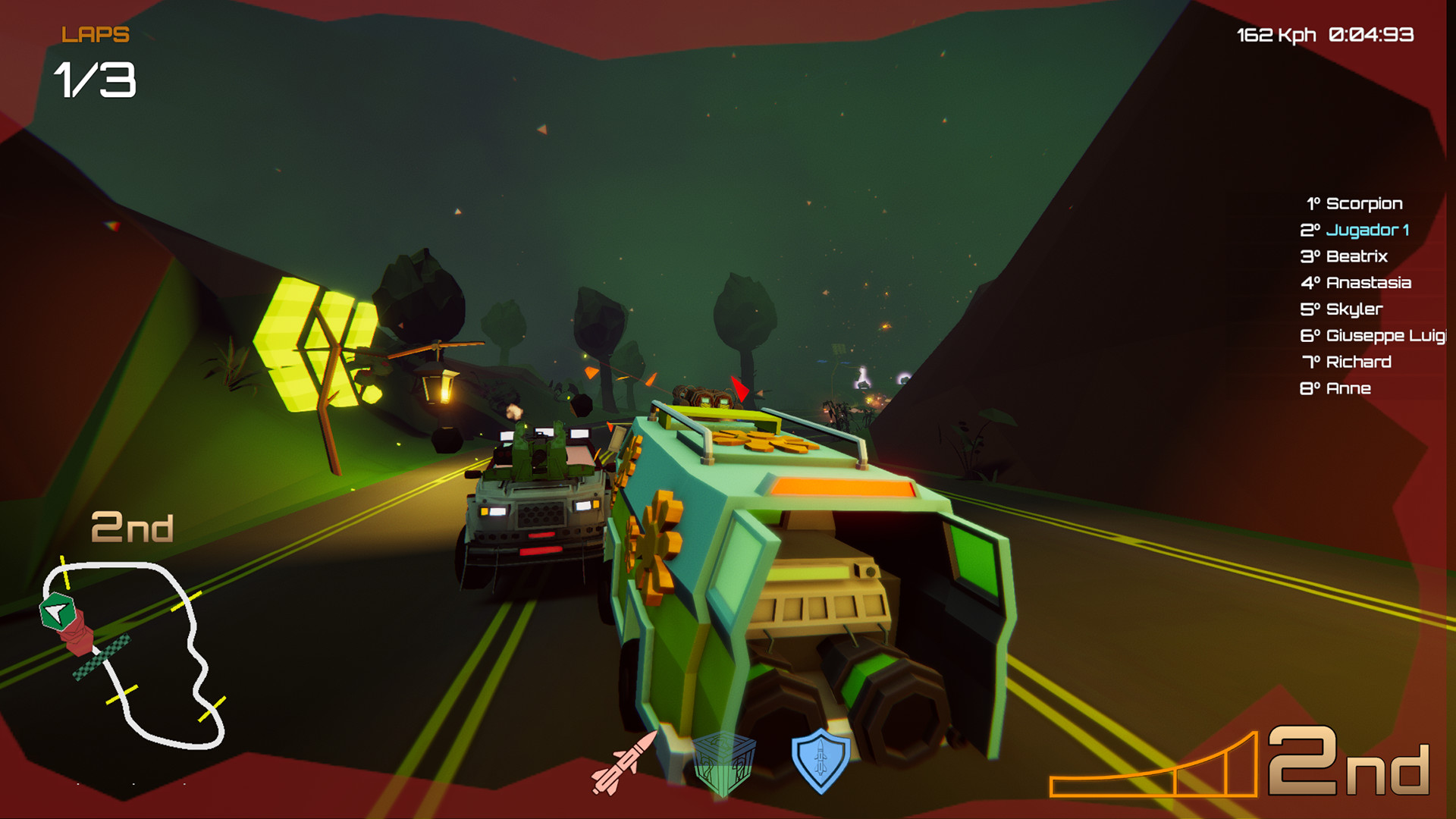Image resolution: width=1456 pixels, height=819 pixels.
Task: Expand the leaderboard entry for Scorpion
Action: tap(1354, 203)
